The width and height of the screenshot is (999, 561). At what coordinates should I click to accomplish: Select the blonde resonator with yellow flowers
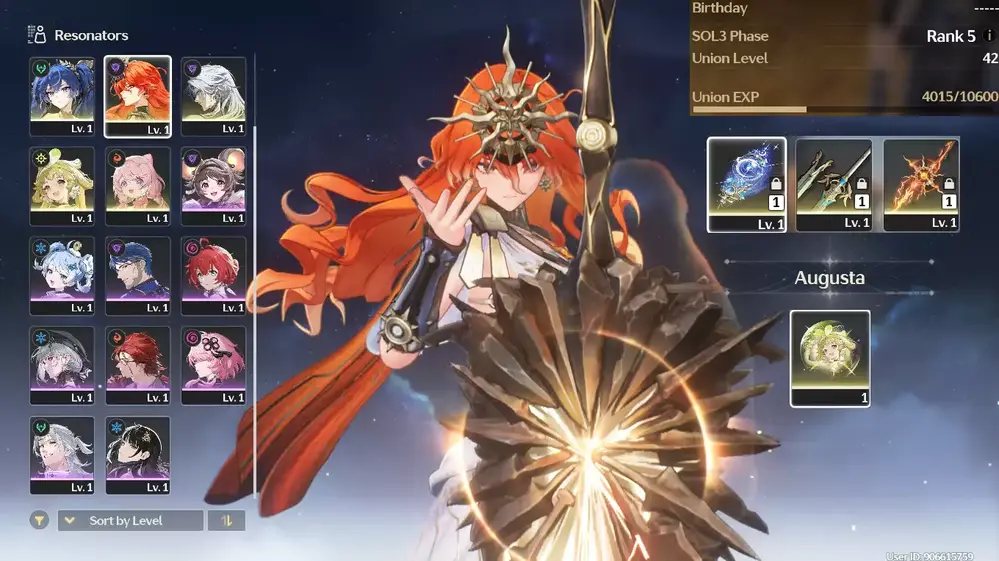[62, 185]
